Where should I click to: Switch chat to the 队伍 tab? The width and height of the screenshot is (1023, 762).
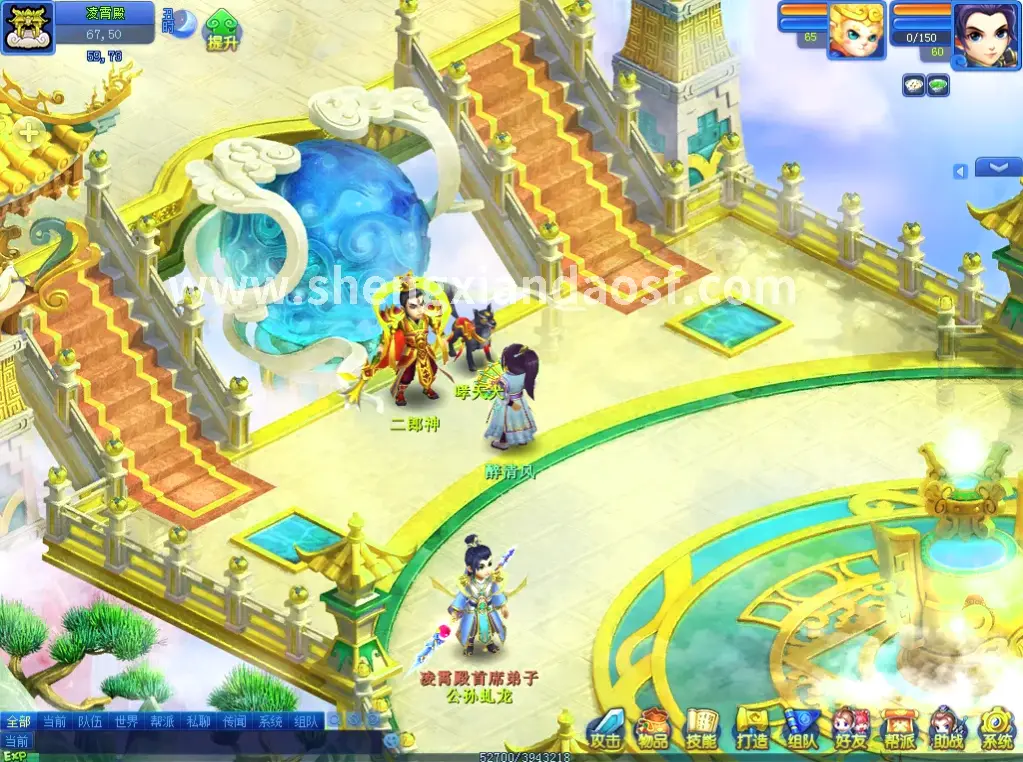(90, 721)
